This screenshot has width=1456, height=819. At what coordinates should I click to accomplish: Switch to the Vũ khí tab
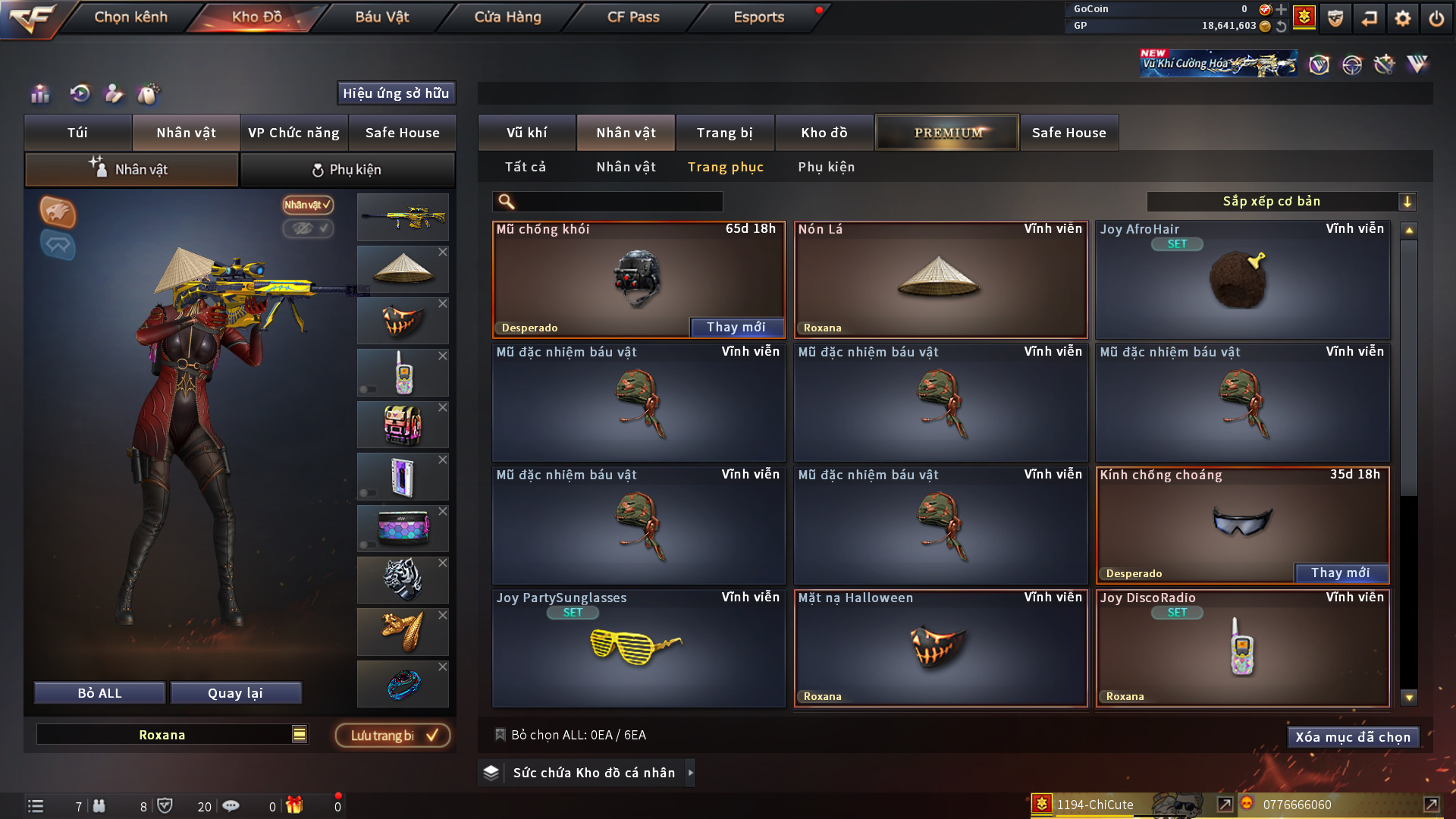(x=526, y=133)
